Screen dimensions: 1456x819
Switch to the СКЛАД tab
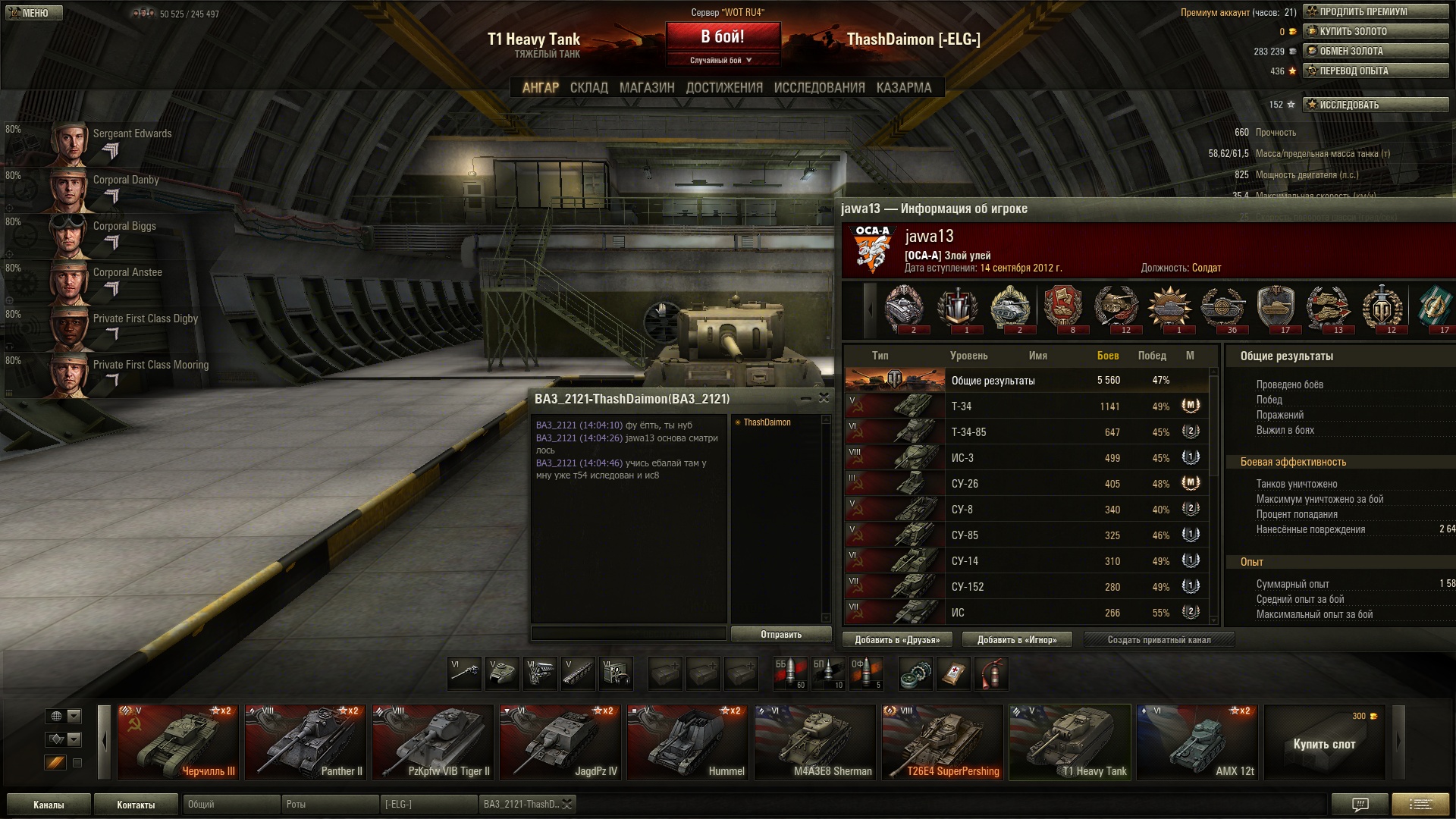pyautogui.click(x=588, y=88)
